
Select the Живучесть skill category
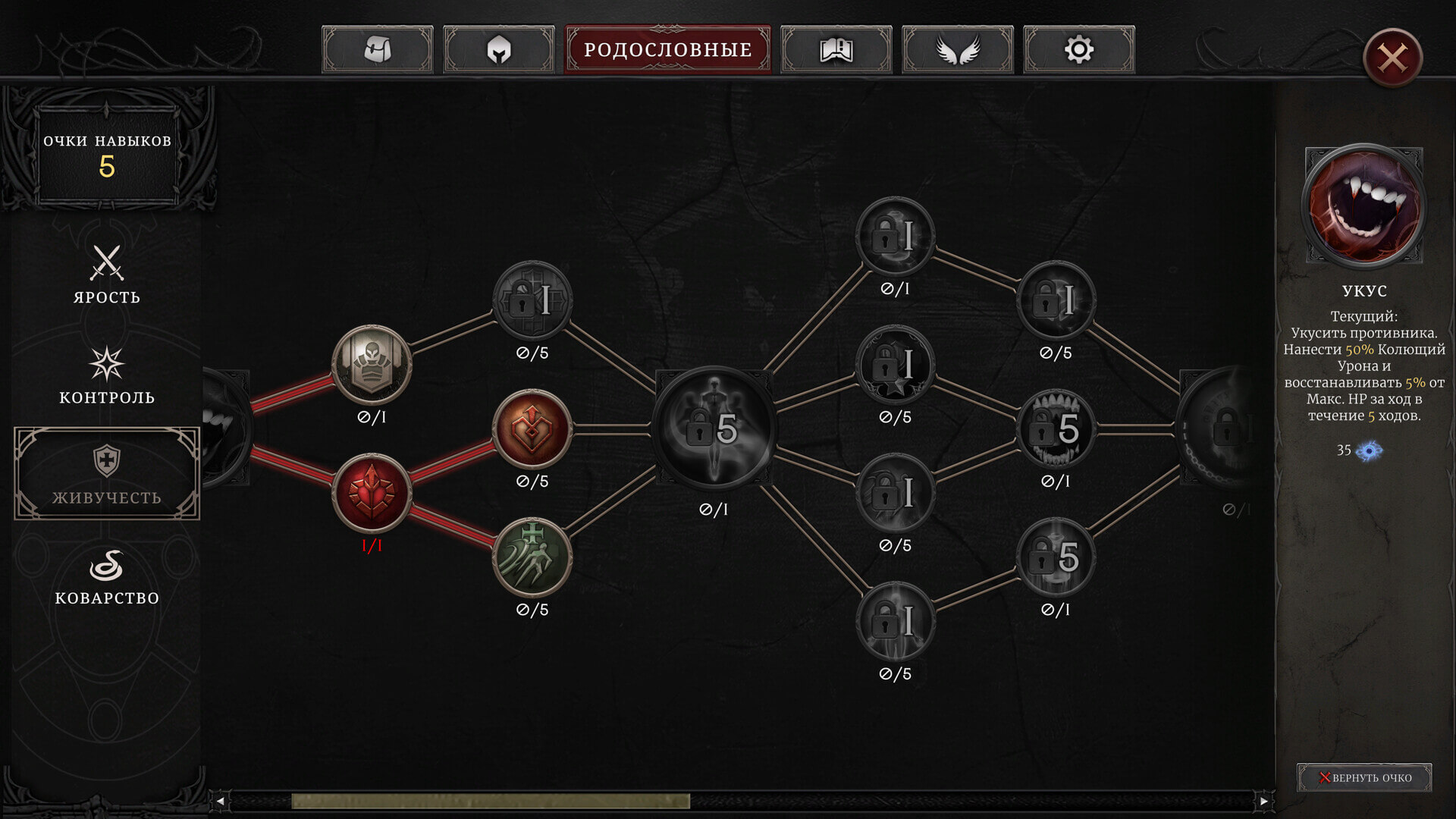pos(107,474)
